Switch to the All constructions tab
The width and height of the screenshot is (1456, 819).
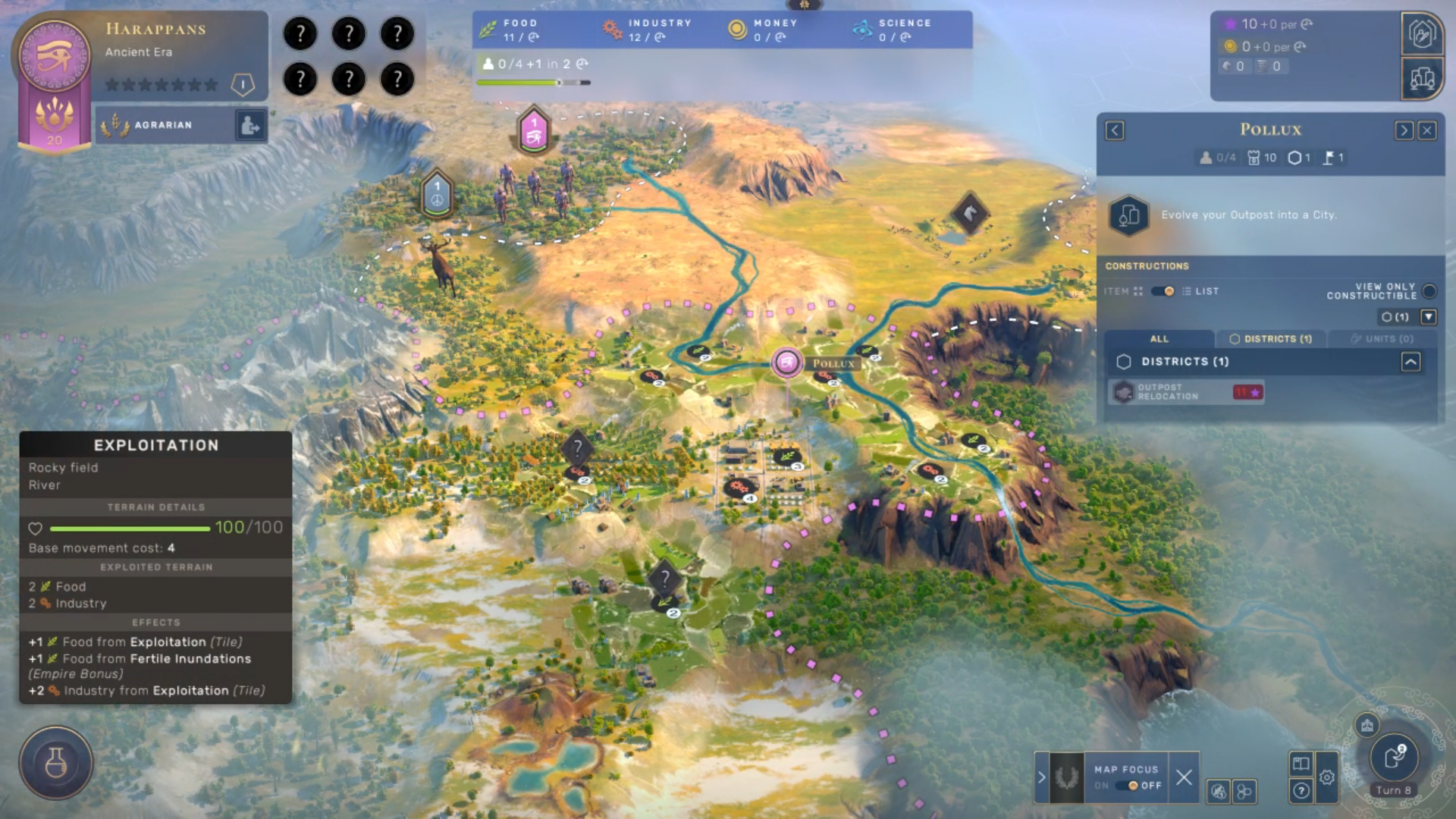click(1159, 339)
